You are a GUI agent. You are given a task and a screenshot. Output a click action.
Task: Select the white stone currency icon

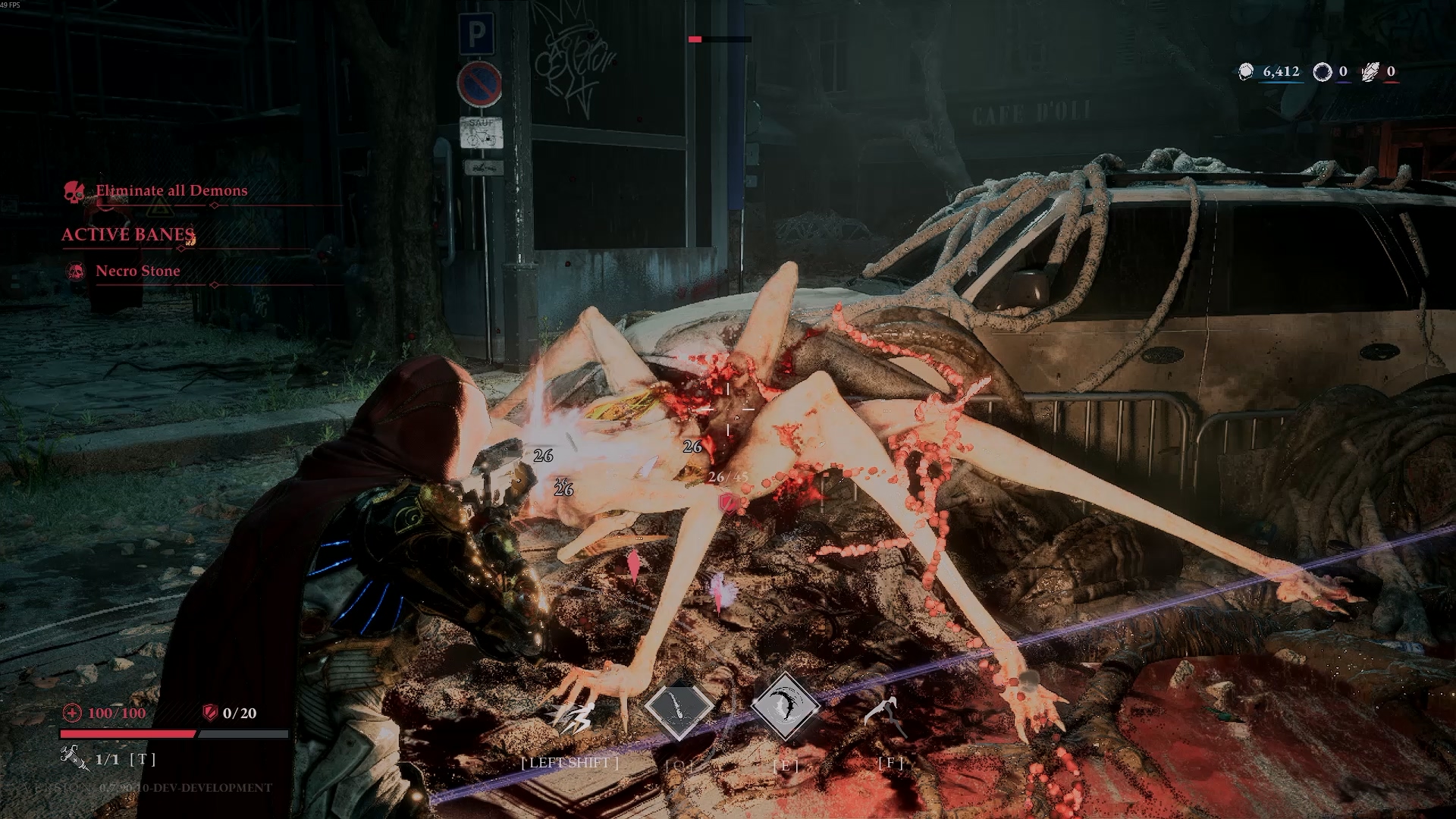(1246, 72)
